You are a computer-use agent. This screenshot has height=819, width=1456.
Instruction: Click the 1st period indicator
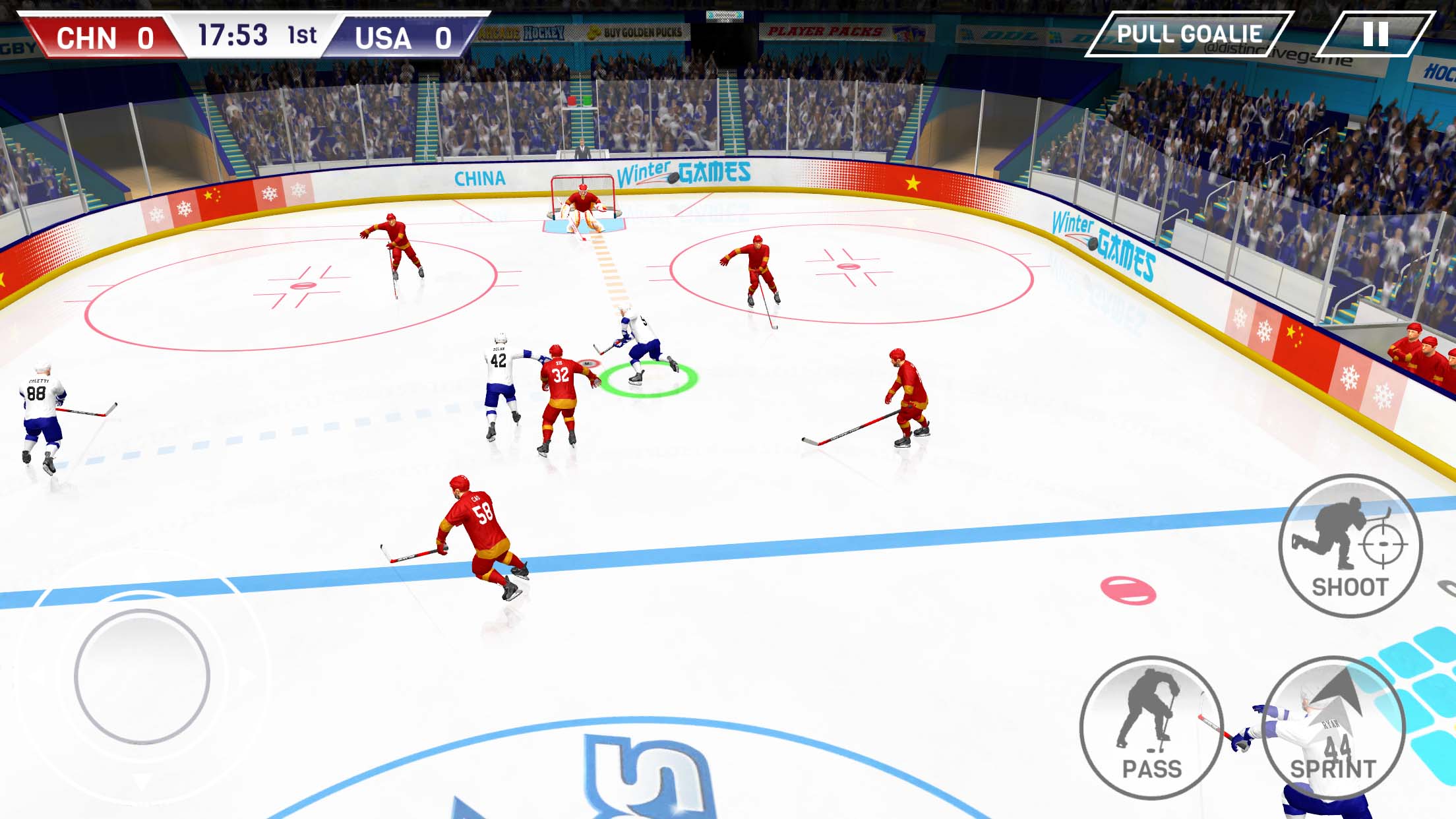click(303, 34)
